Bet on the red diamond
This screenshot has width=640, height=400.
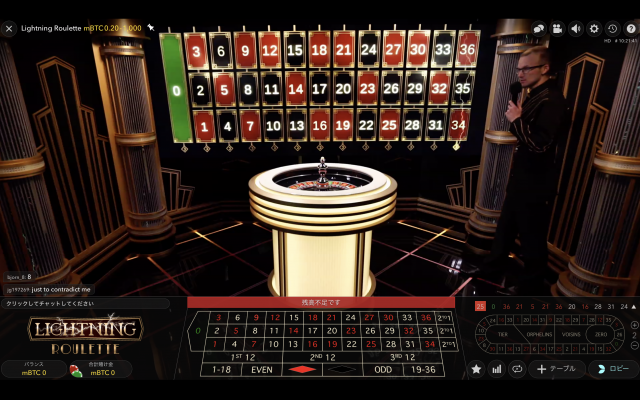[303, 369]
